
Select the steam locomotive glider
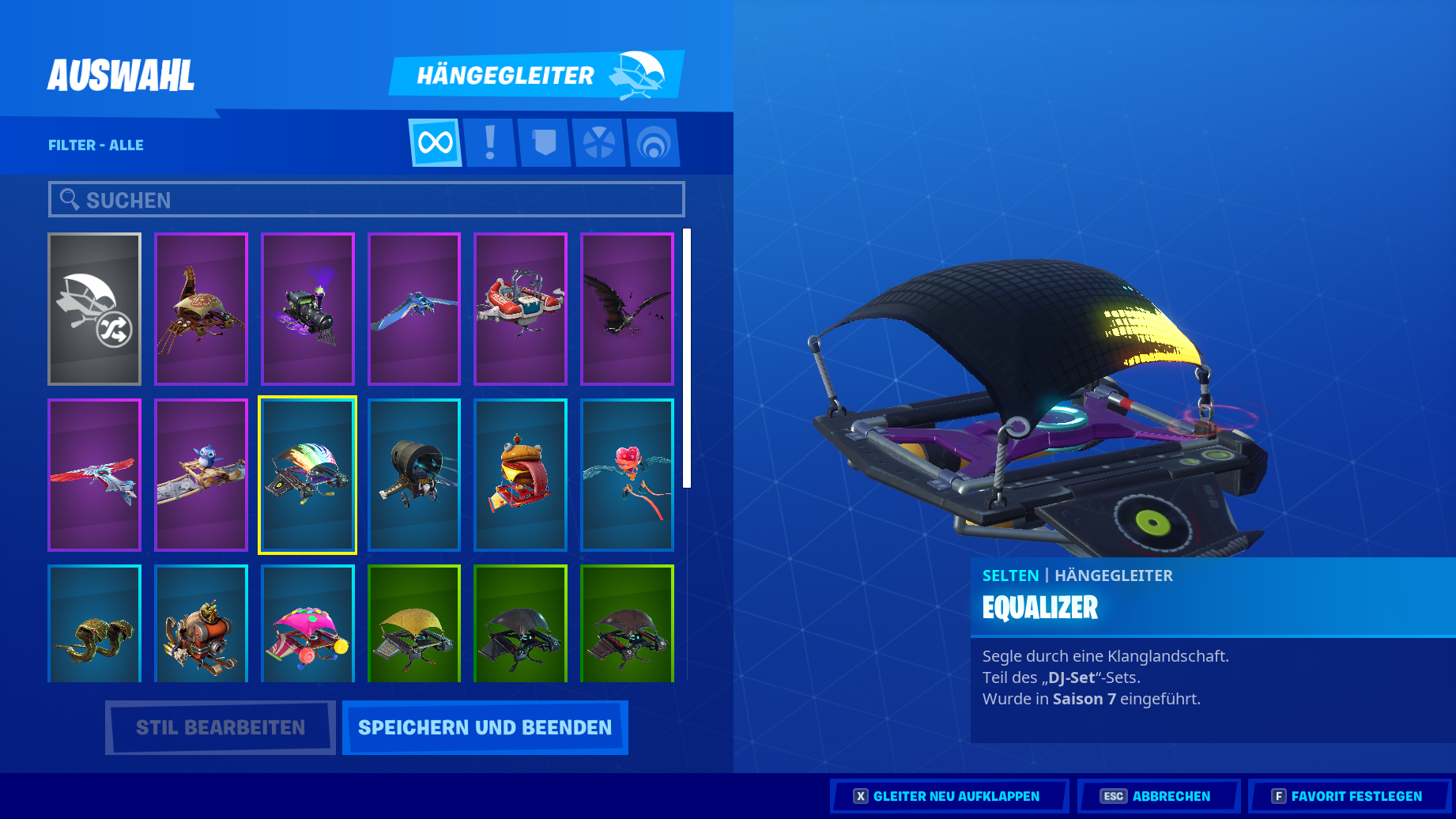pos(307,309)
